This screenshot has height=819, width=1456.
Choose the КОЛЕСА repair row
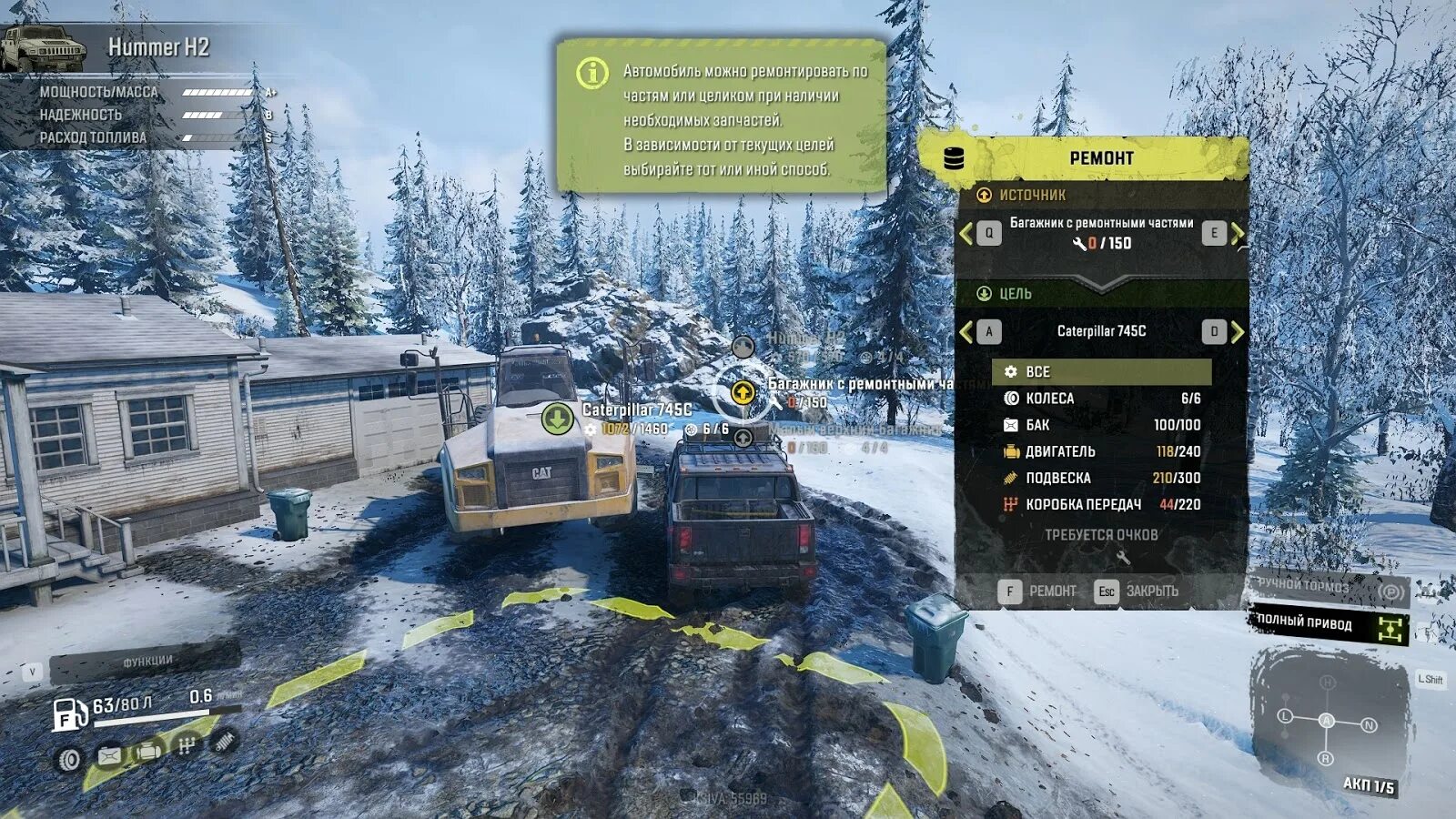click(1101, 399)
